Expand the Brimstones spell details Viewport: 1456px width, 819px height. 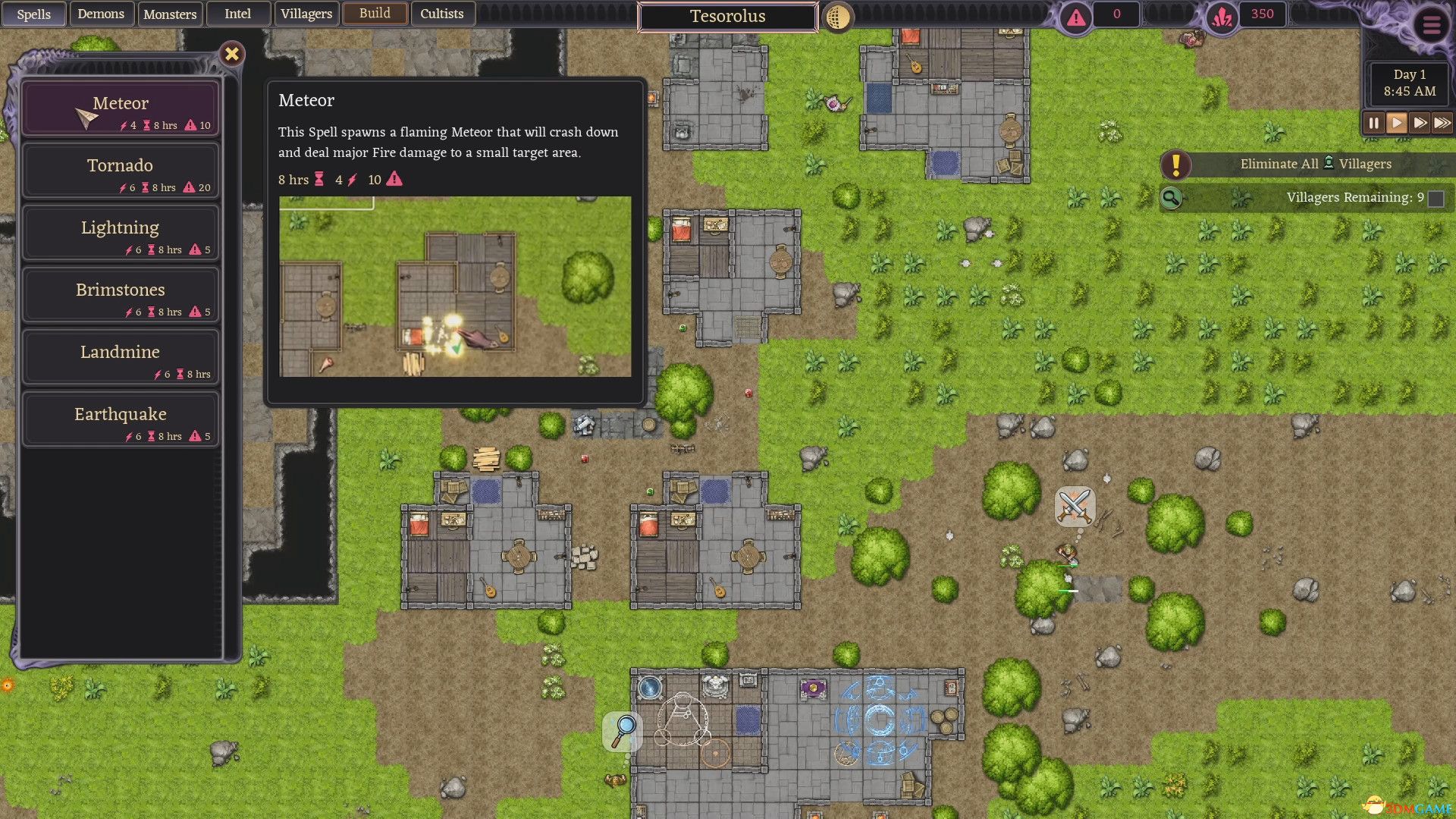point(120,293)
